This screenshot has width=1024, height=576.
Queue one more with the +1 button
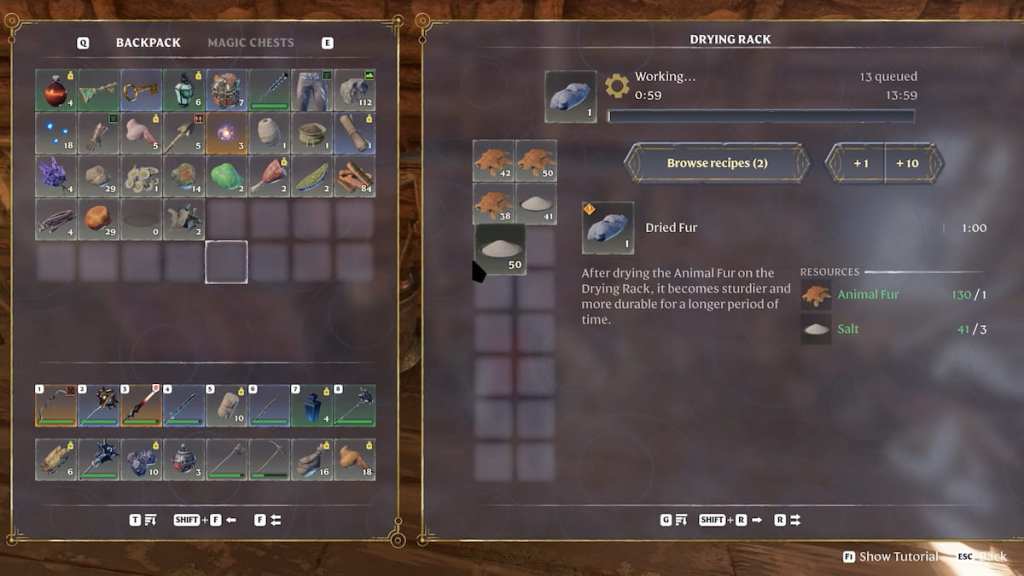pyautogui.click(x=860, y=163)
